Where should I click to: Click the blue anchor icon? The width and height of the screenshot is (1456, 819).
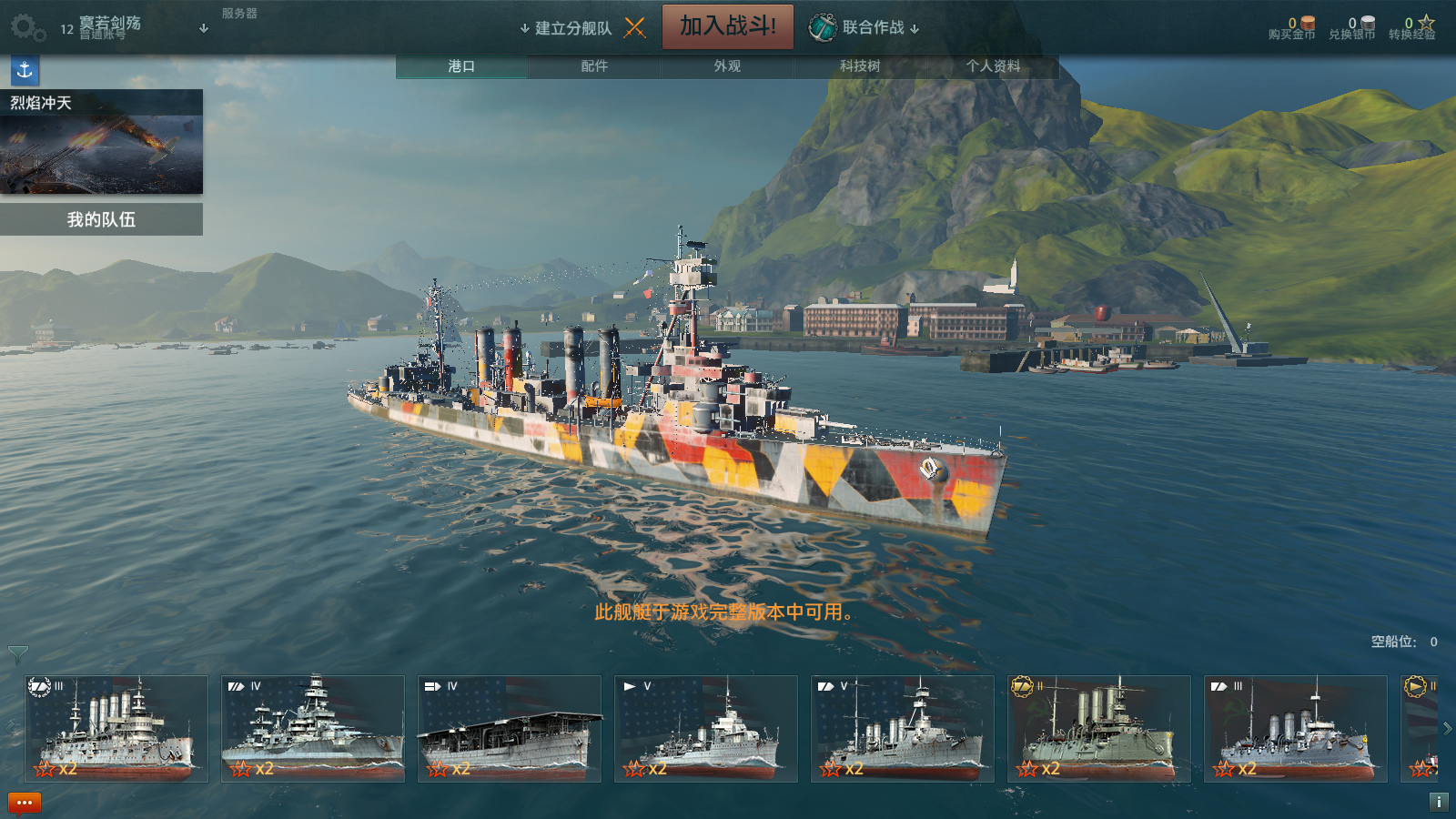click(x=25, y=70)
